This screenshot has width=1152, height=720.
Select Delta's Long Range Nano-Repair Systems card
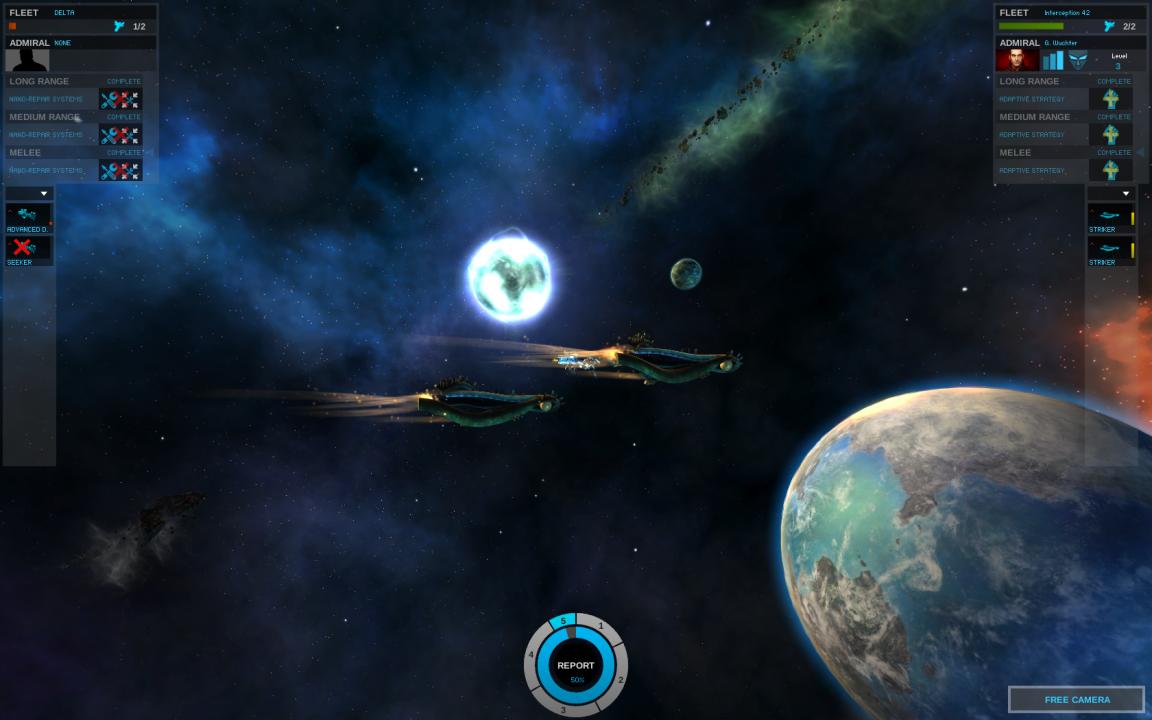tap(120, 99)
